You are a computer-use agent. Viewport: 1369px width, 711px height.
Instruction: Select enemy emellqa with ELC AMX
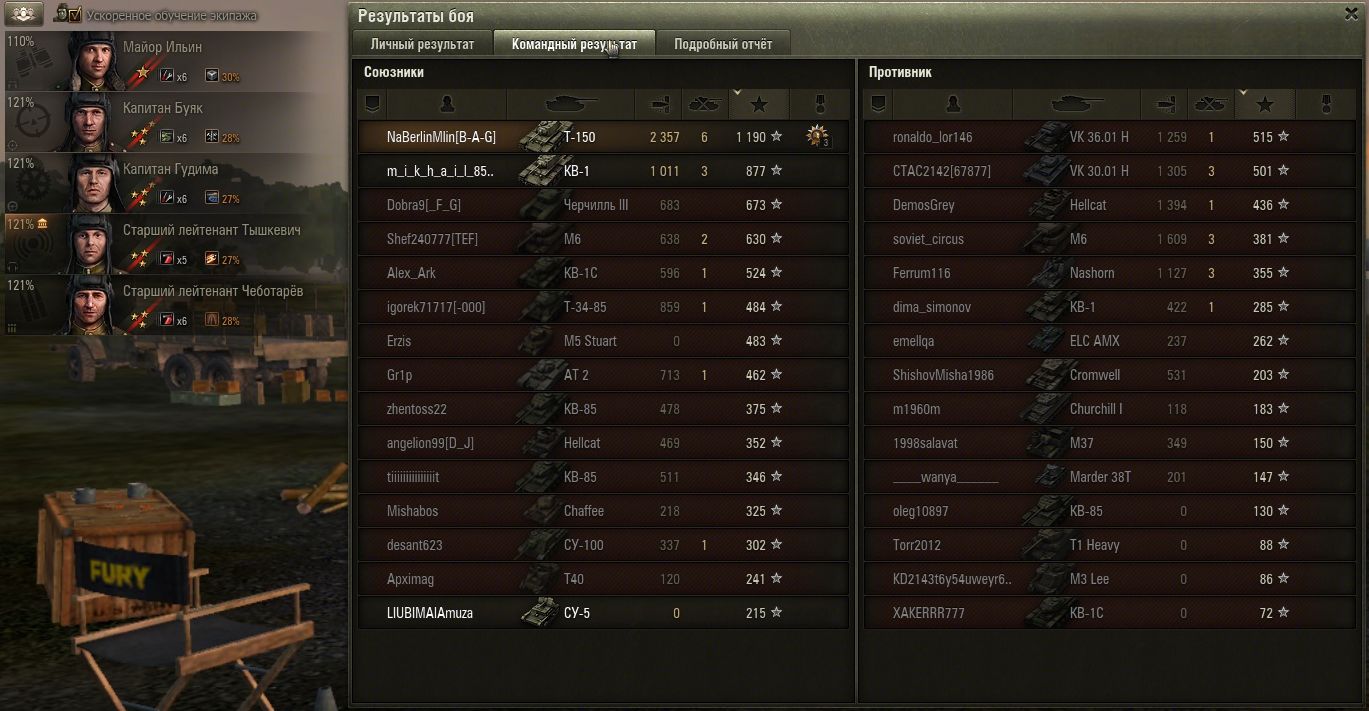(913, 341)
